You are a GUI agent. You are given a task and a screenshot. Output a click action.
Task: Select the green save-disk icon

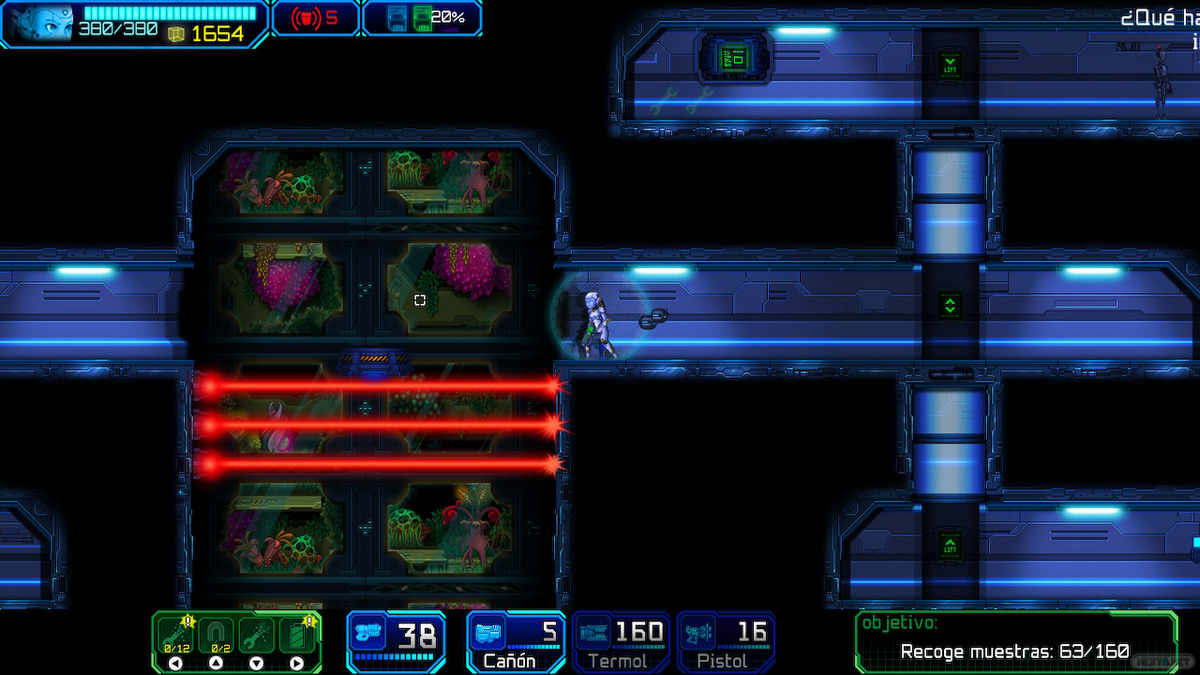pyautogui.click(x=423, y=18)
